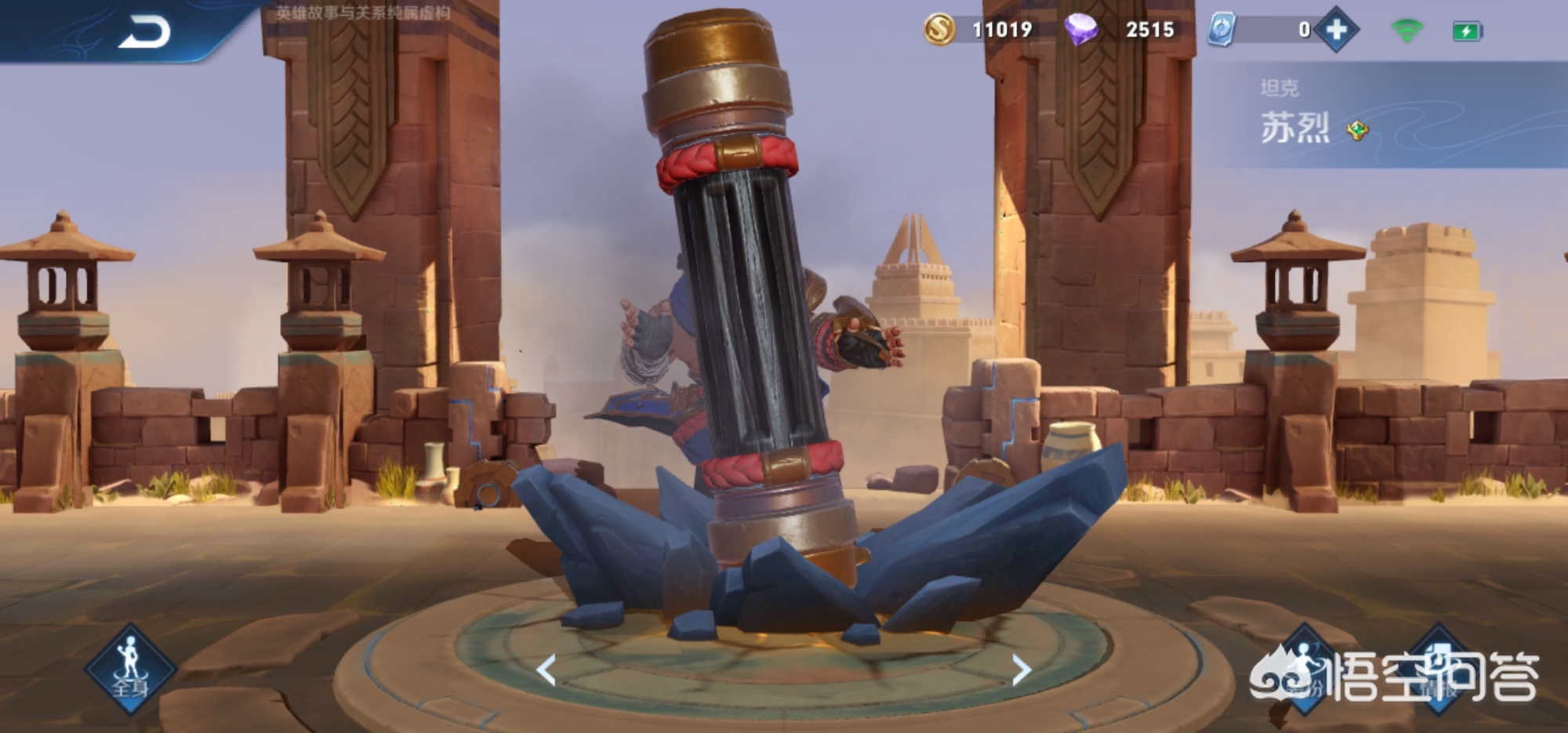The image size is (1568, 733).
Task: Open the 情报 document button
Action: (x=1439, y=668)
